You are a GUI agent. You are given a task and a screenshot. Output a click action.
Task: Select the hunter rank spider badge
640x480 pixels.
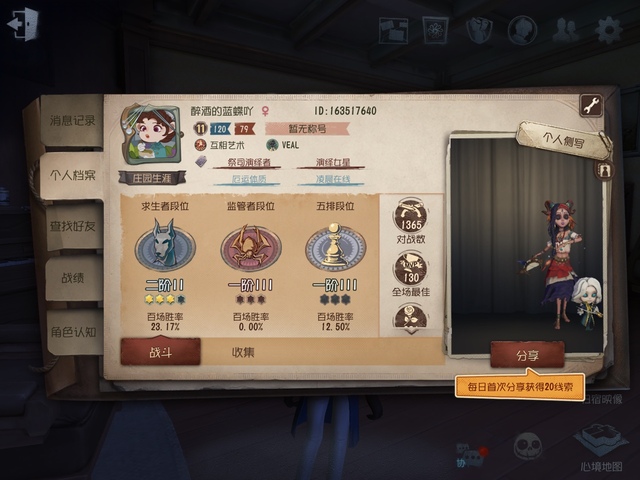pyautogui.click(x=250, y=245)
